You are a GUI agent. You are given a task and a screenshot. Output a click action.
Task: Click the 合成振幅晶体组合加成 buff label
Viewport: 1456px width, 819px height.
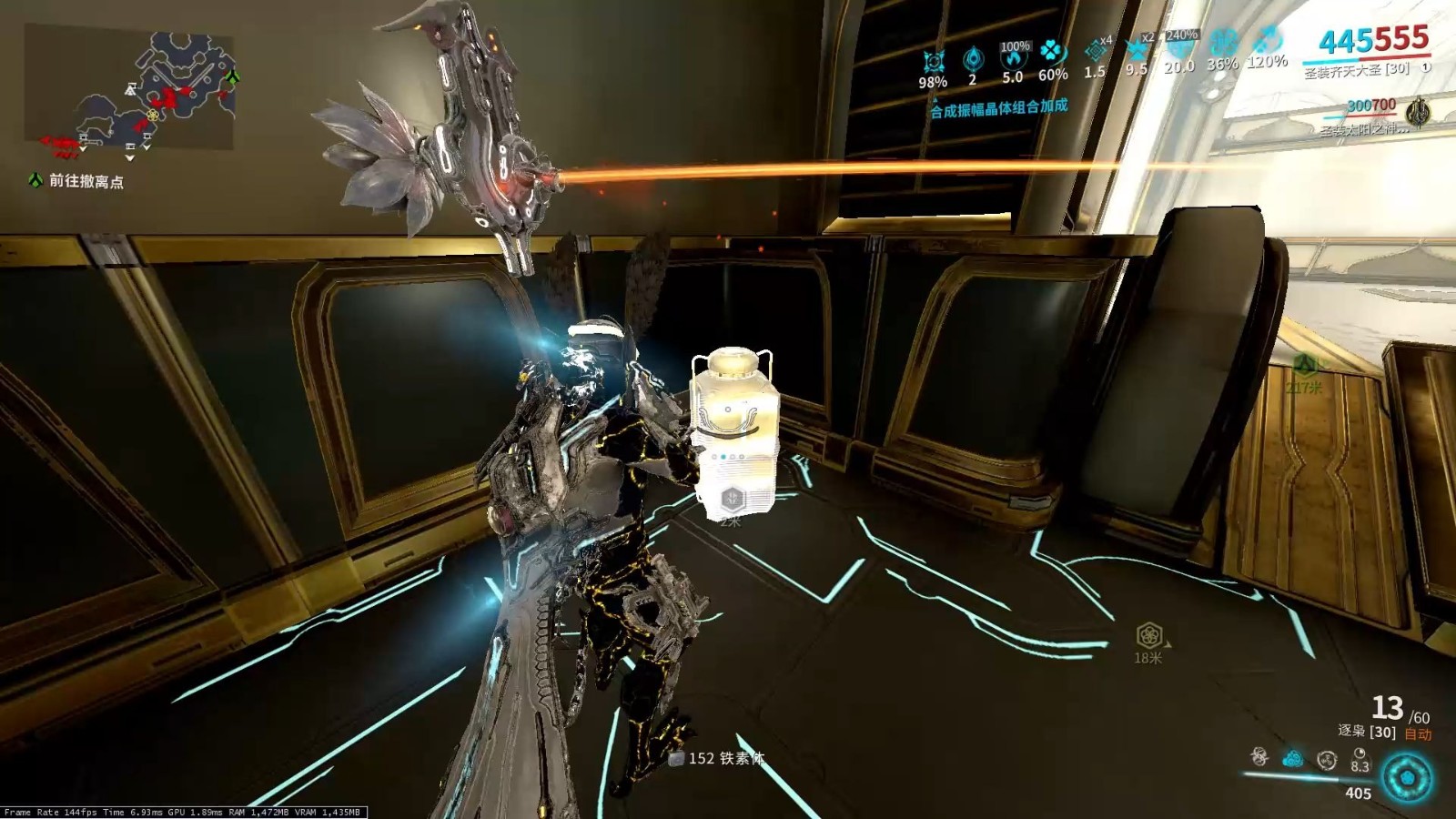point(998,108)
